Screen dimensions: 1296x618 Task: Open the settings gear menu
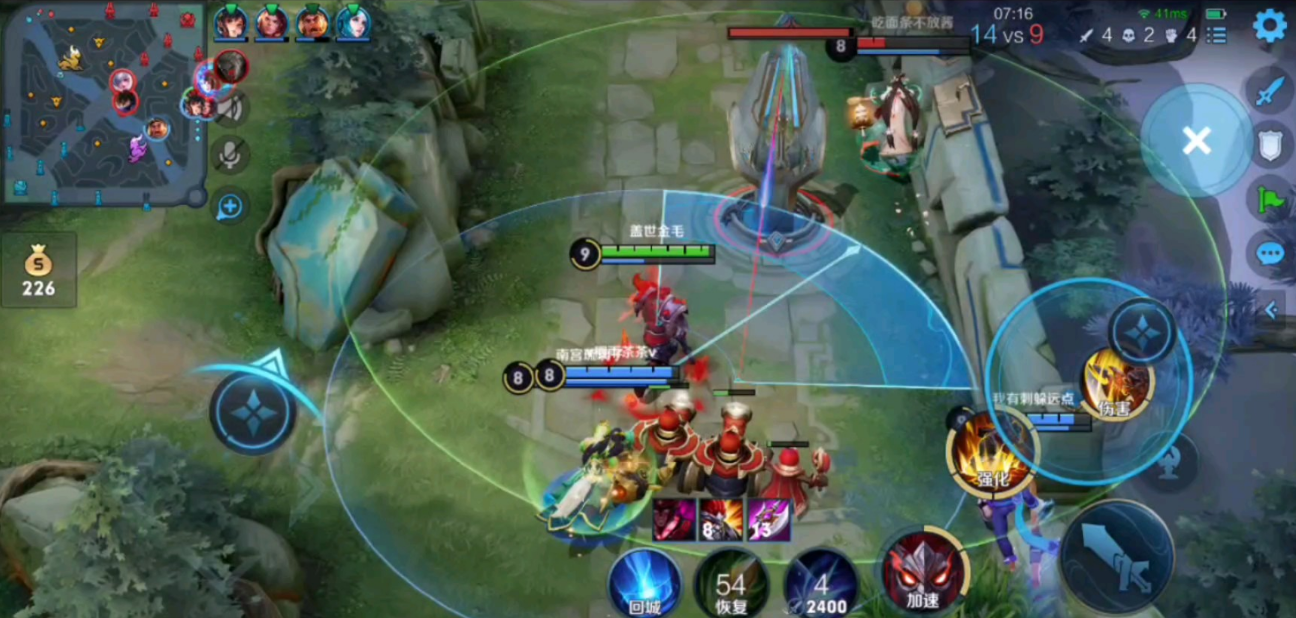coord(1269,26)
